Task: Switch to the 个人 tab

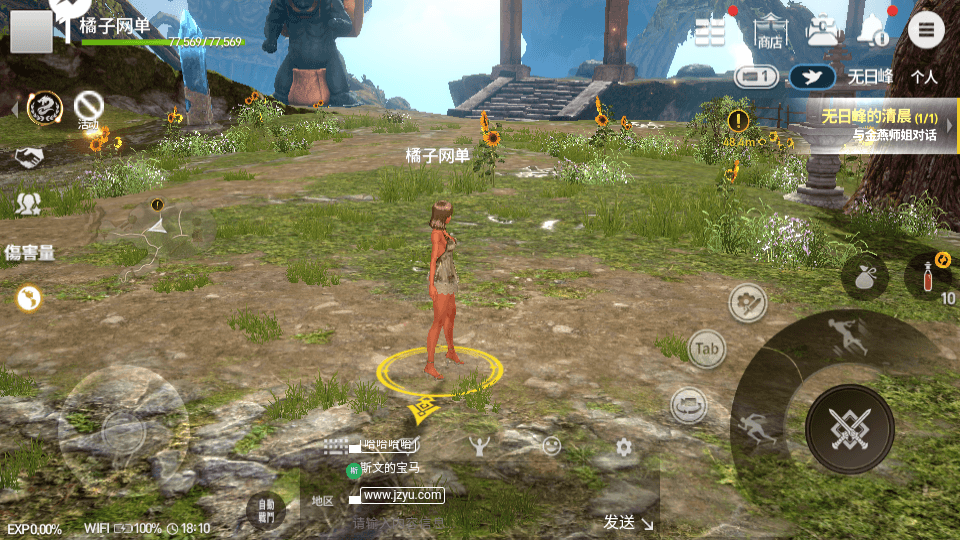Action: click(x=923, y=77)
